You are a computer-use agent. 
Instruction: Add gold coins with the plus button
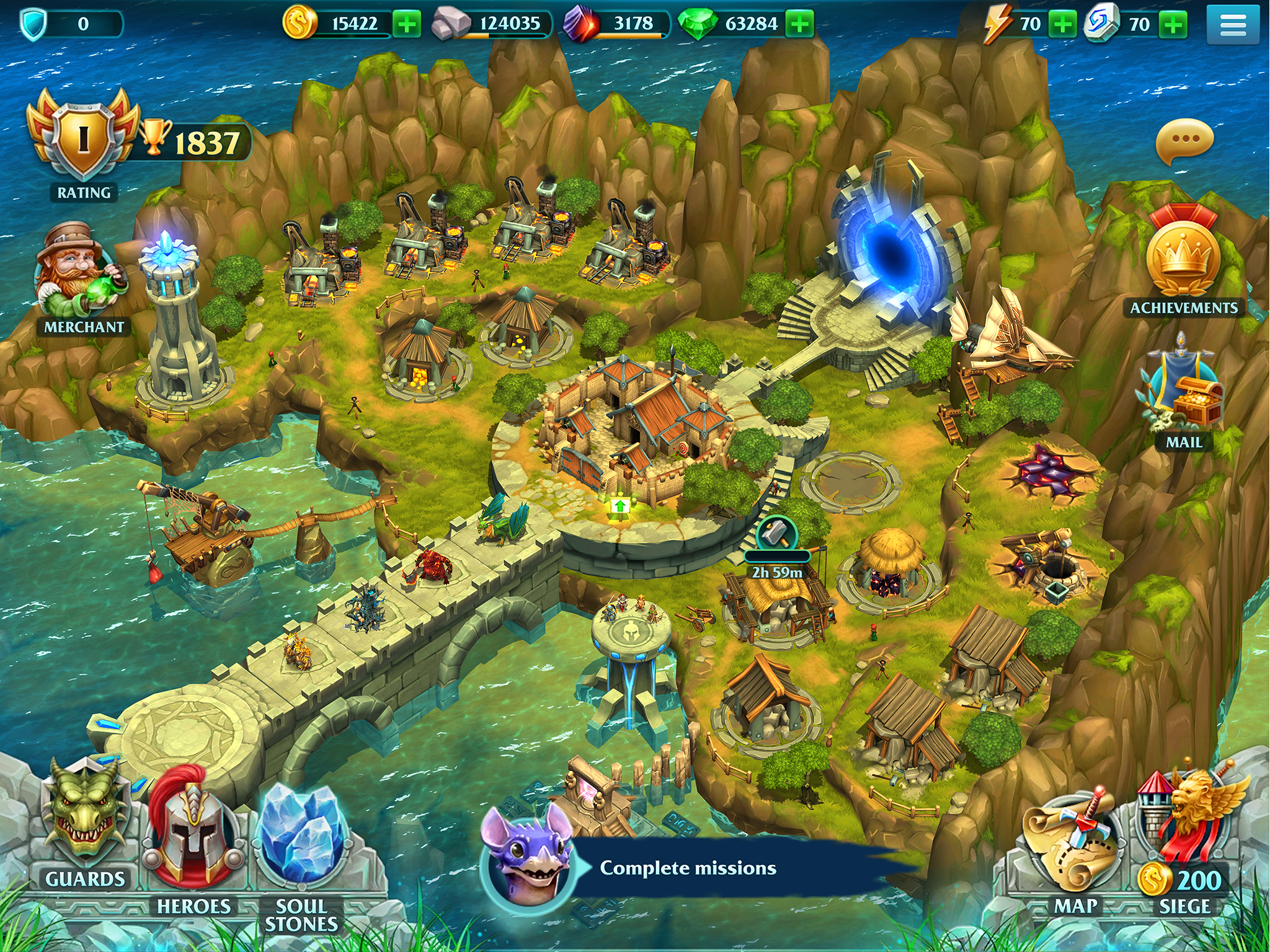(407, 25)
